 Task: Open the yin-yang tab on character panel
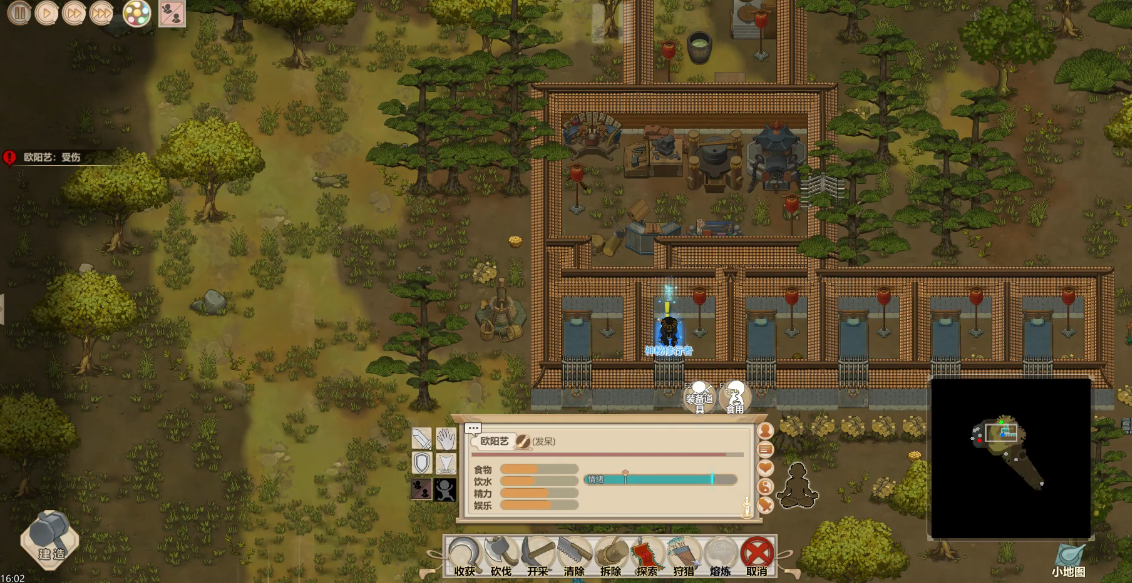pos(766,487)
